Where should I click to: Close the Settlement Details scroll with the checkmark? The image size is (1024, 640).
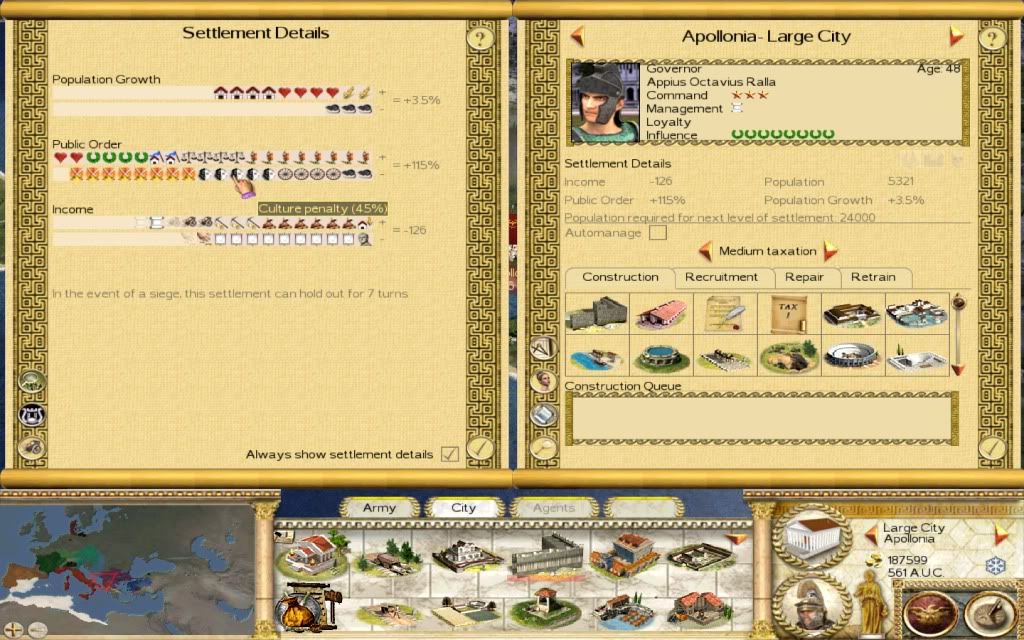(x=480, y=447)
